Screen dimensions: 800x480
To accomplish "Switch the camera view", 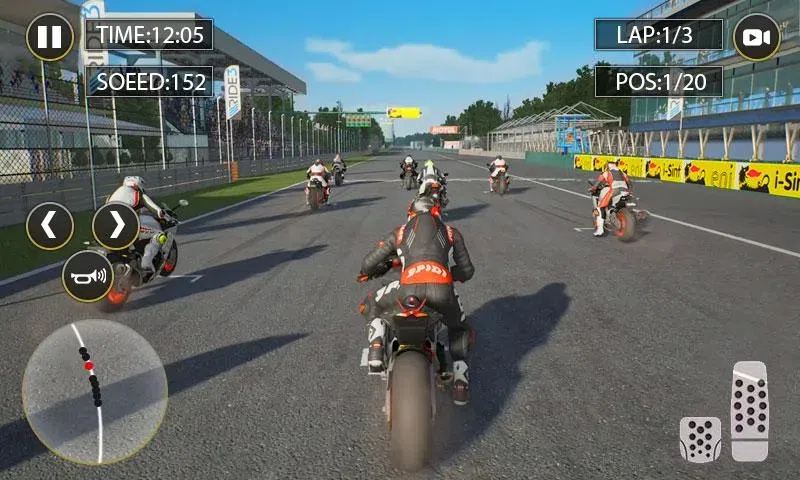I will (x=757, y=37).
